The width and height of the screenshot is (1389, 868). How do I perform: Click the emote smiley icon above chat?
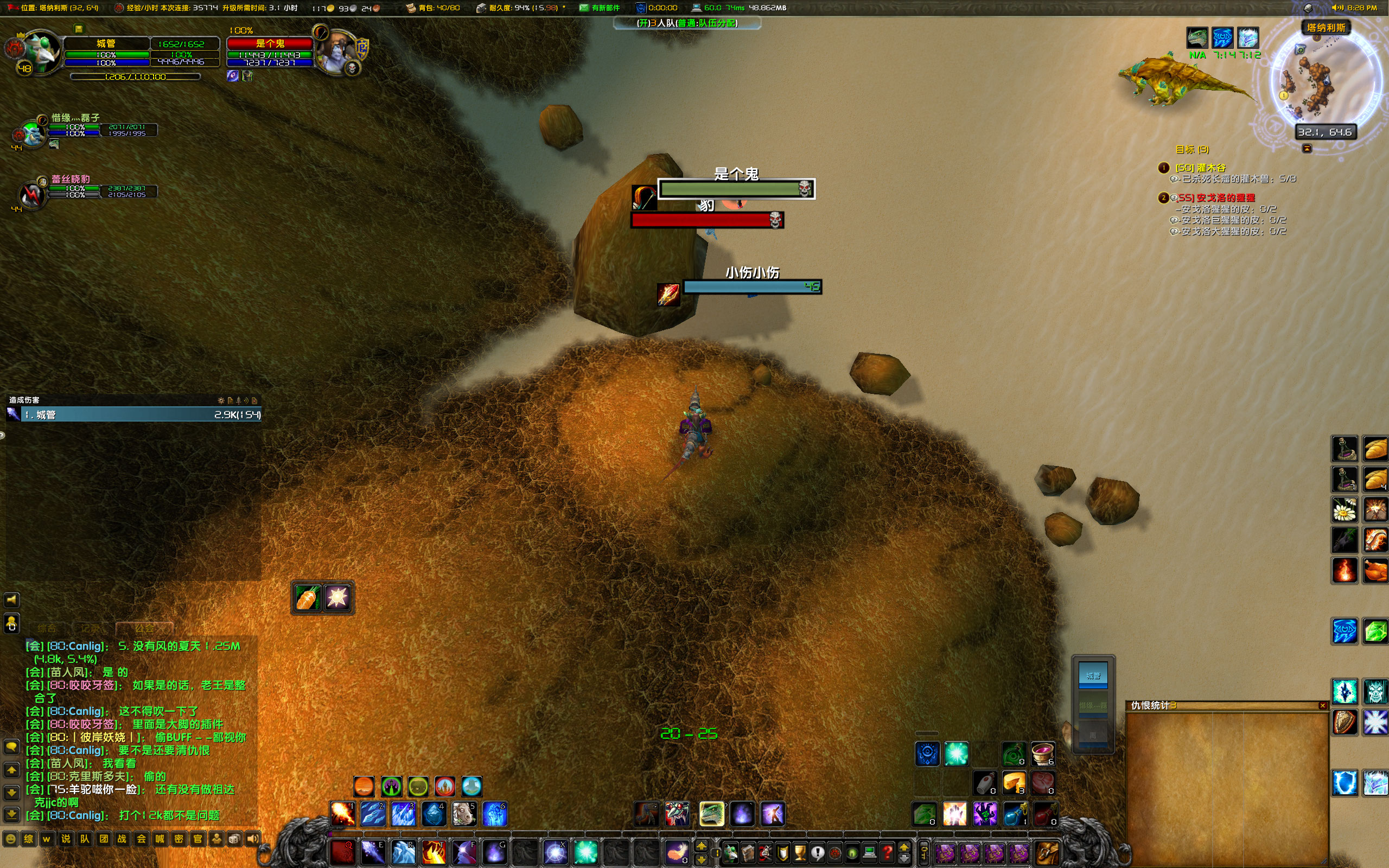(11, 838)
